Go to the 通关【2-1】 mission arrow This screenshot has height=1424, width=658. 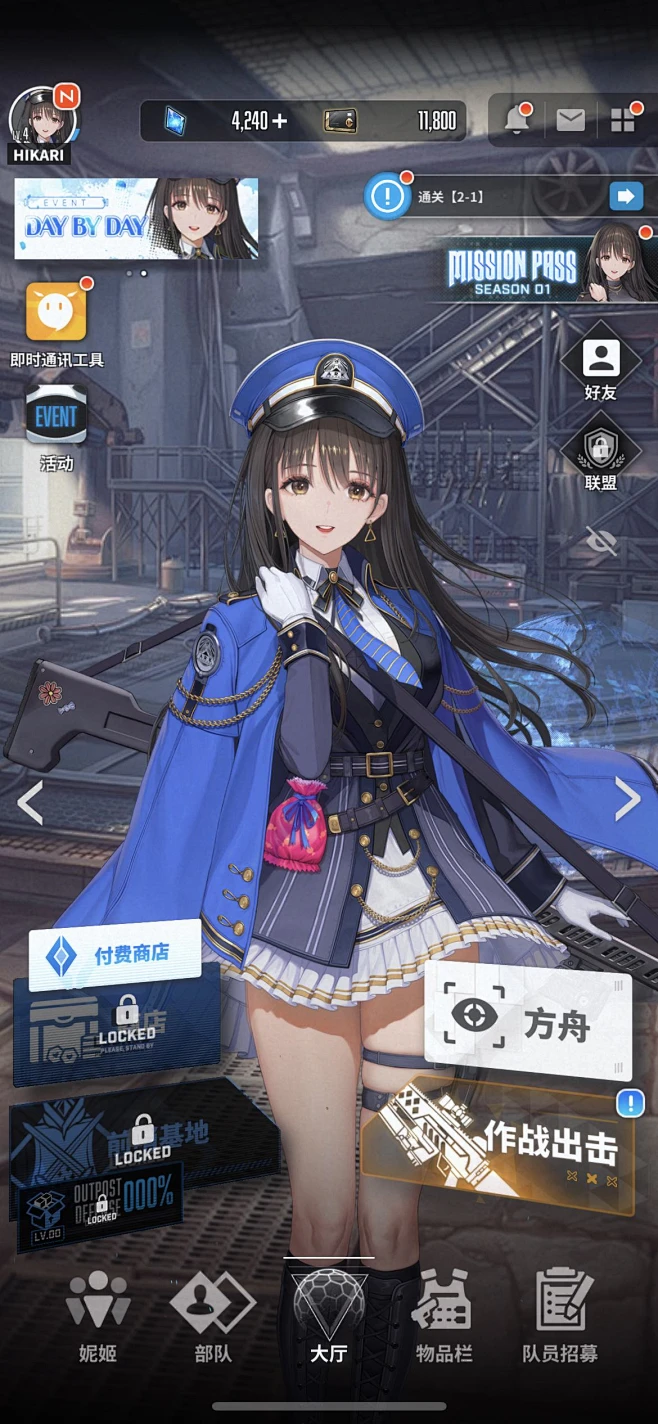(626, 196)
